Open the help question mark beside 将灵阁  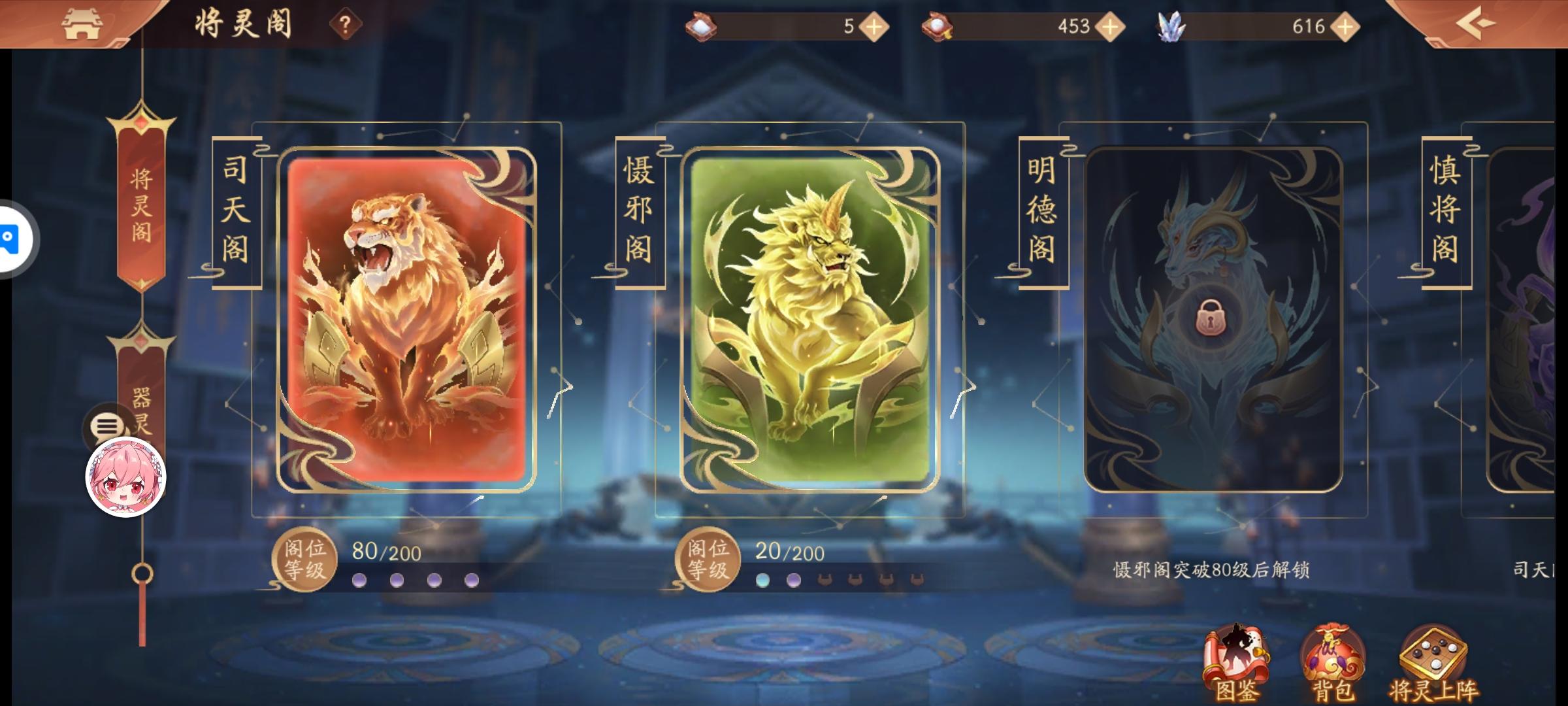[x=345, y=22]
